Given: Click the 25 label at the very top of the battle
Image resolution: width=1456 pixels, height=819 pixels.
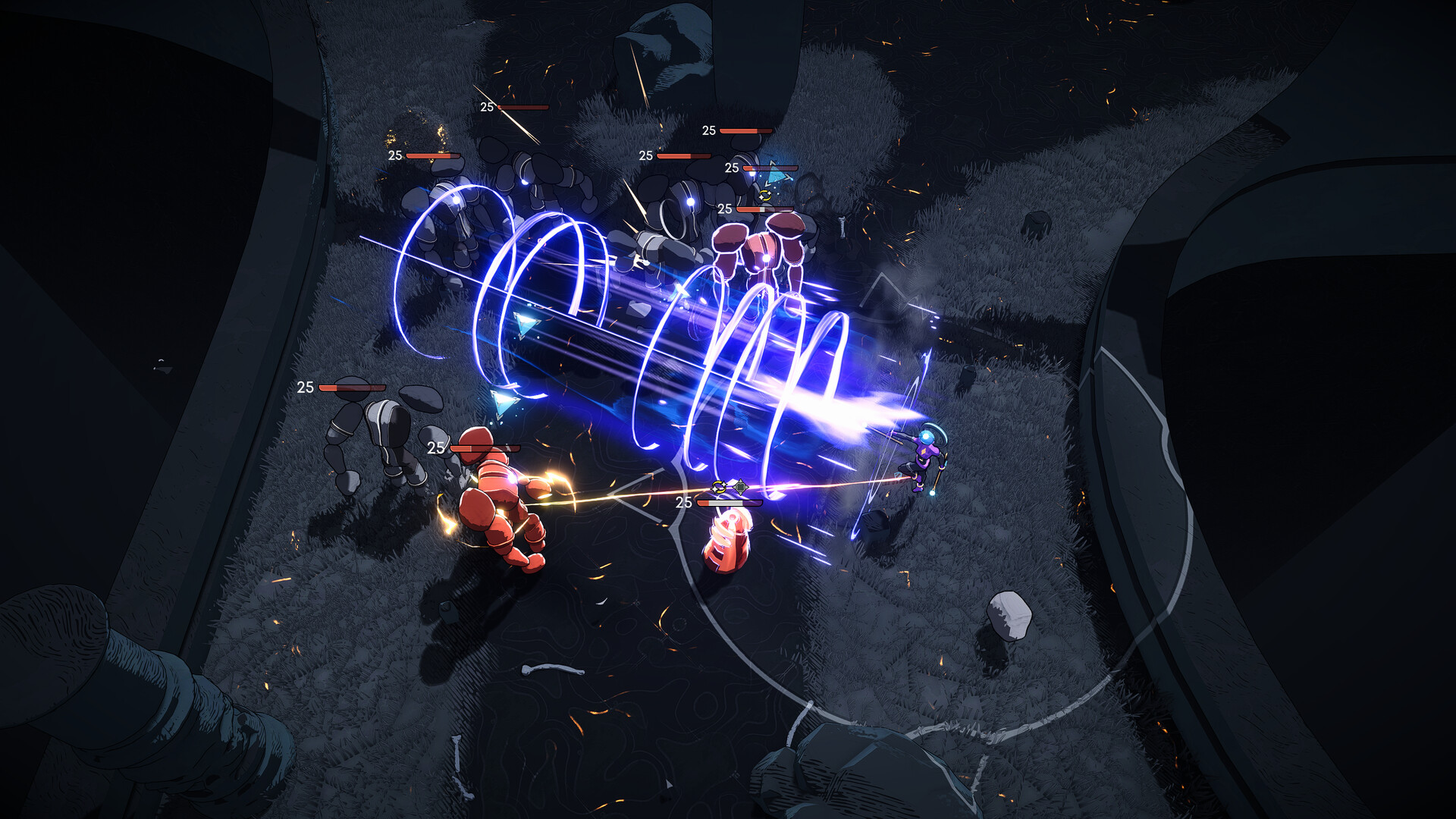Looking at the screenshot, I should tap(486, 106).
